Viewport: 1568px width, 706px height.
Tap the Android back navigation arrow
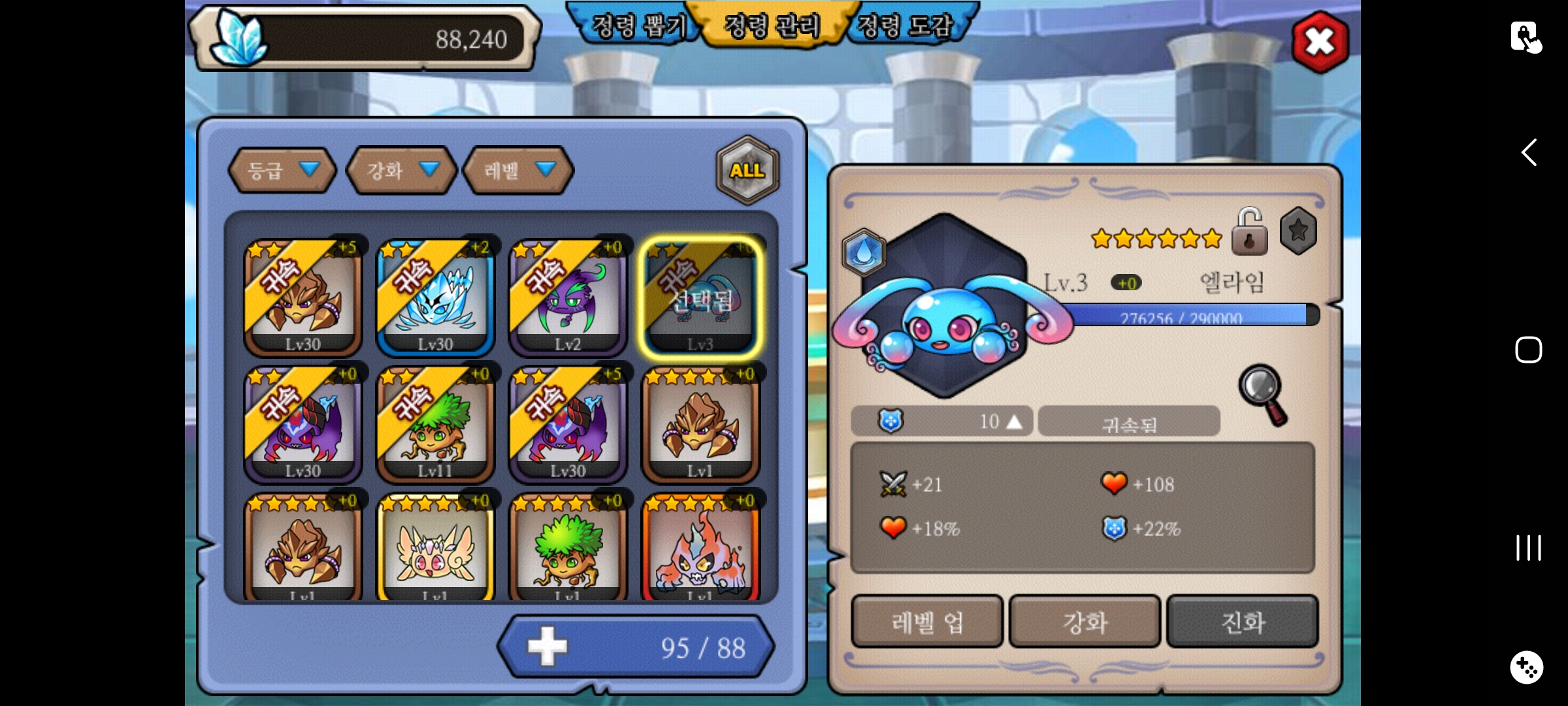(x=1528, y=153)
